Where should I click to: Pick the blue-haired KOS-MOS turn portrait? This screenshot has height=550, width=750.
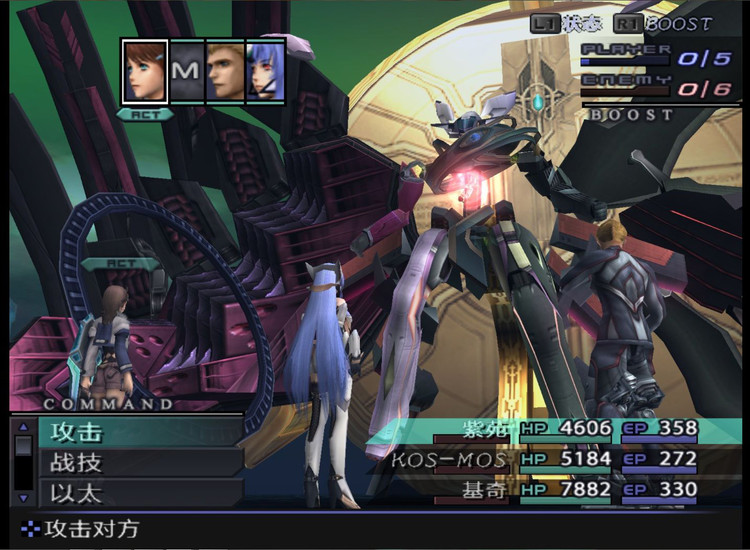point(265,71)
